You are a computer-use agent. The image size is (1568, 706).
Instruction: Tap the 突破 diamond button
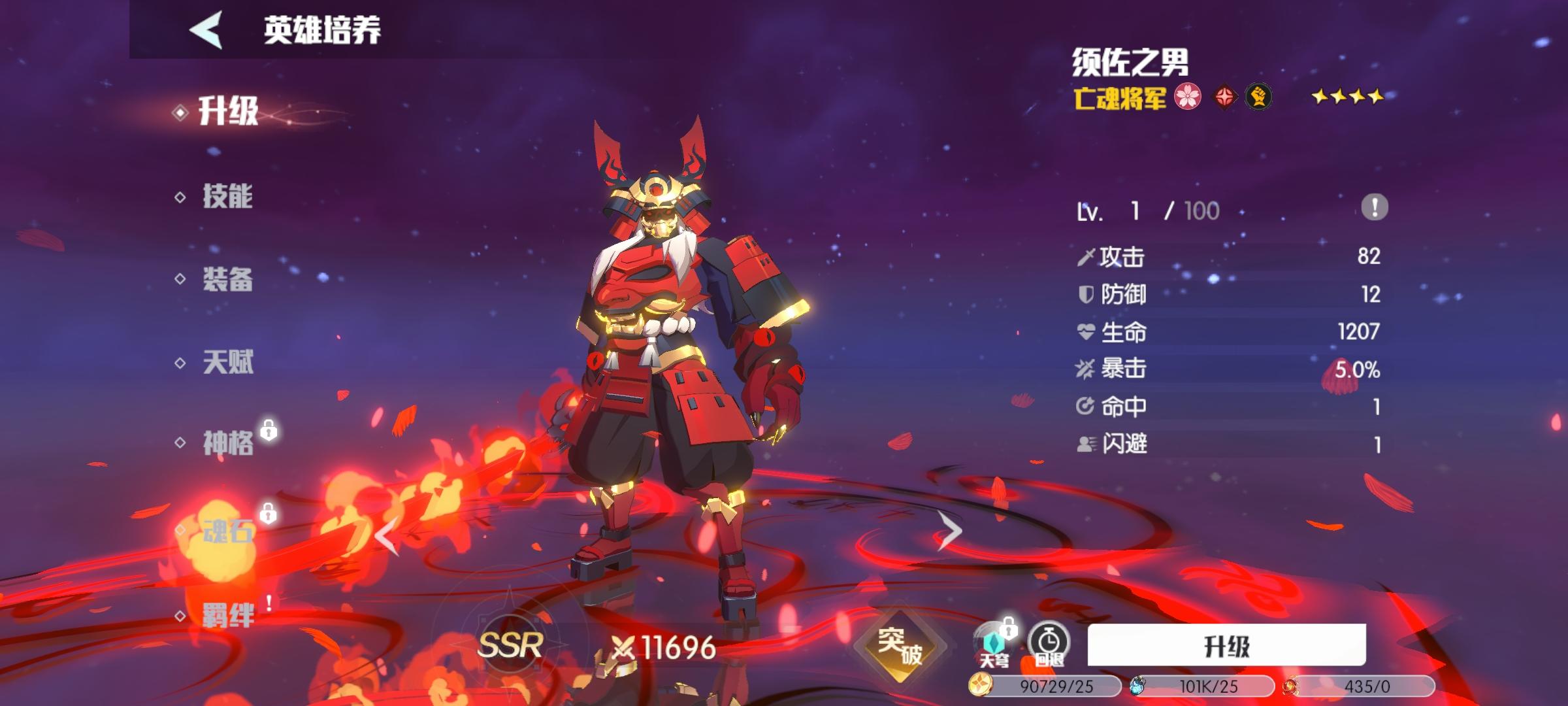coord(900,646)
